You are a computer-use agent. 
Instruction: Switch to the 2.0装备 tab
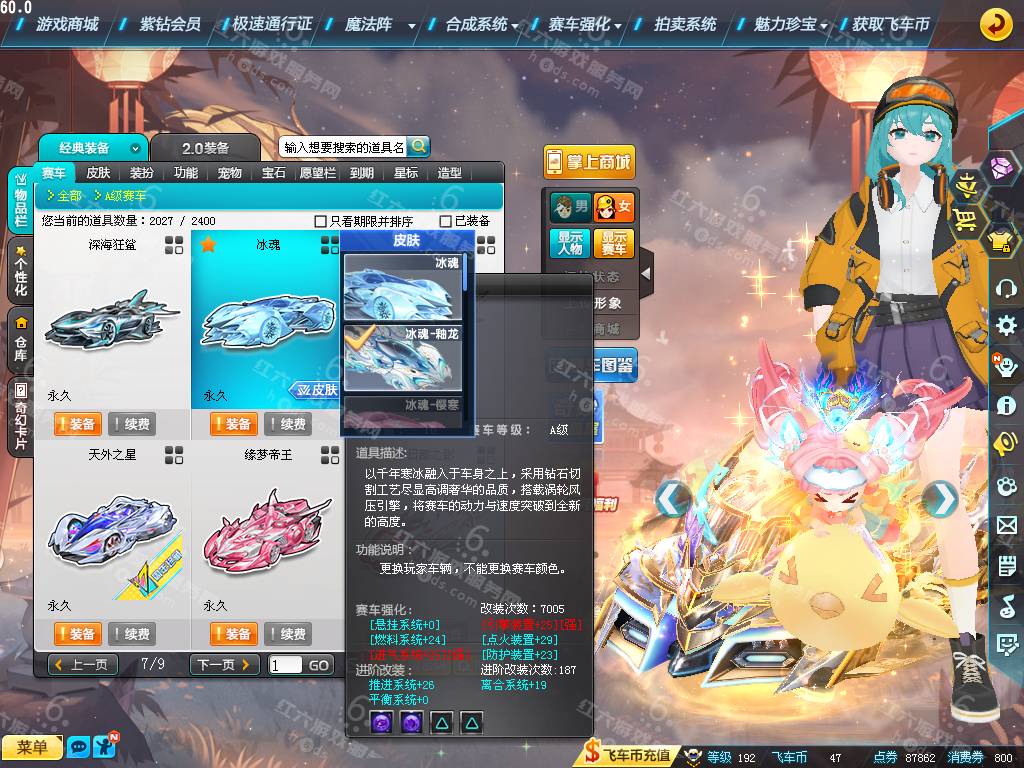[205, 148]
